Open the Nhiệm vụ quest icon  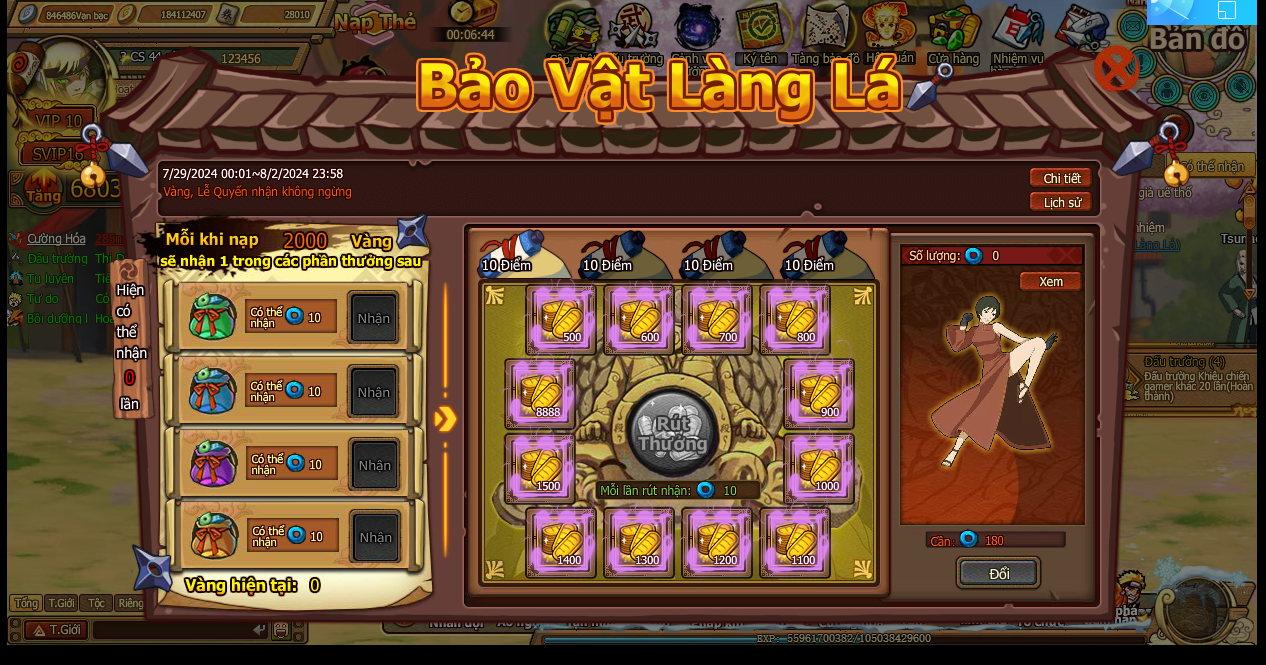pos(1017,35)
